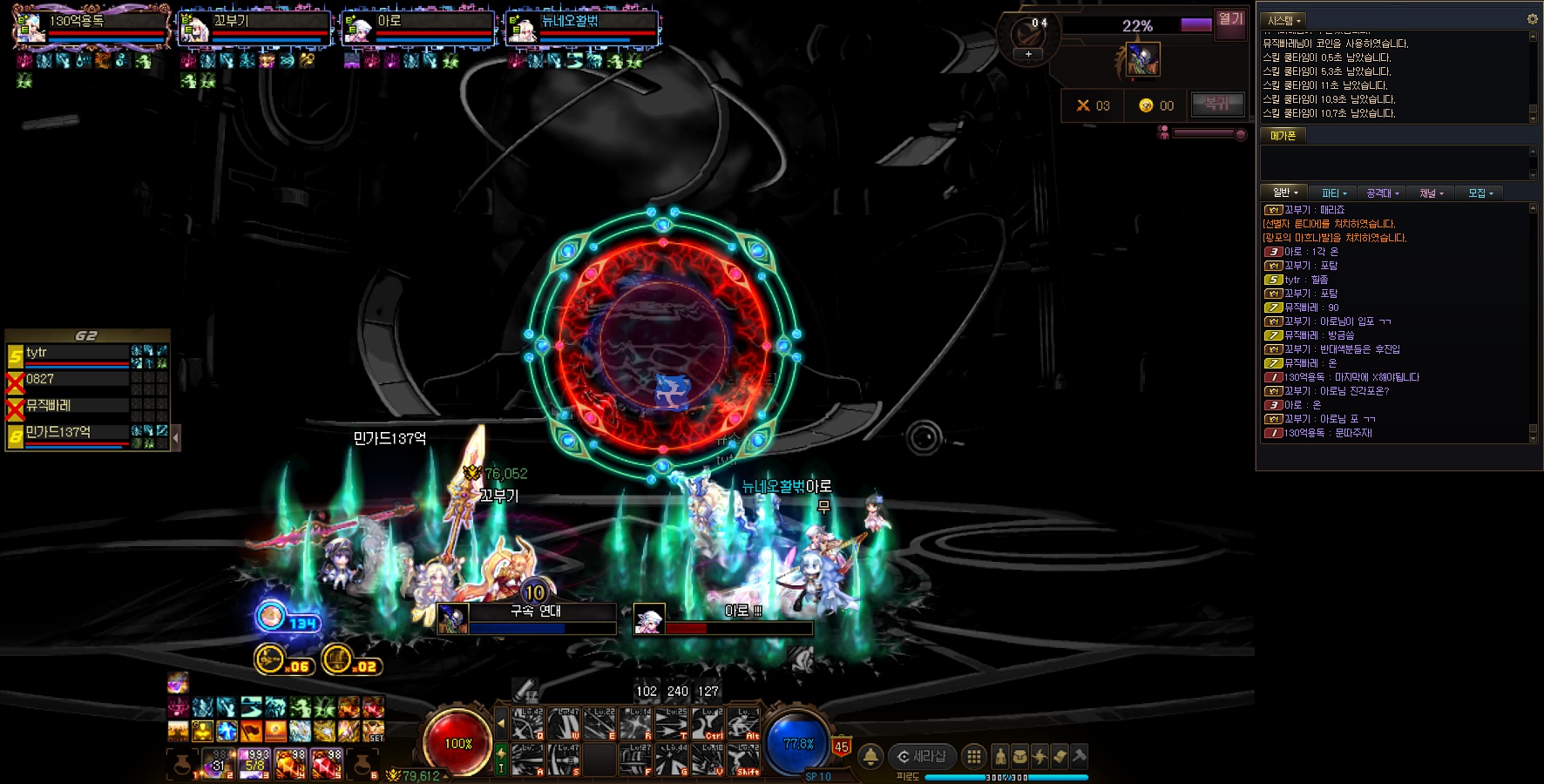This screenshot has width=1544, height=784.
Task: Select the 메가폰 chat tab
Action: pos(1283,136)
